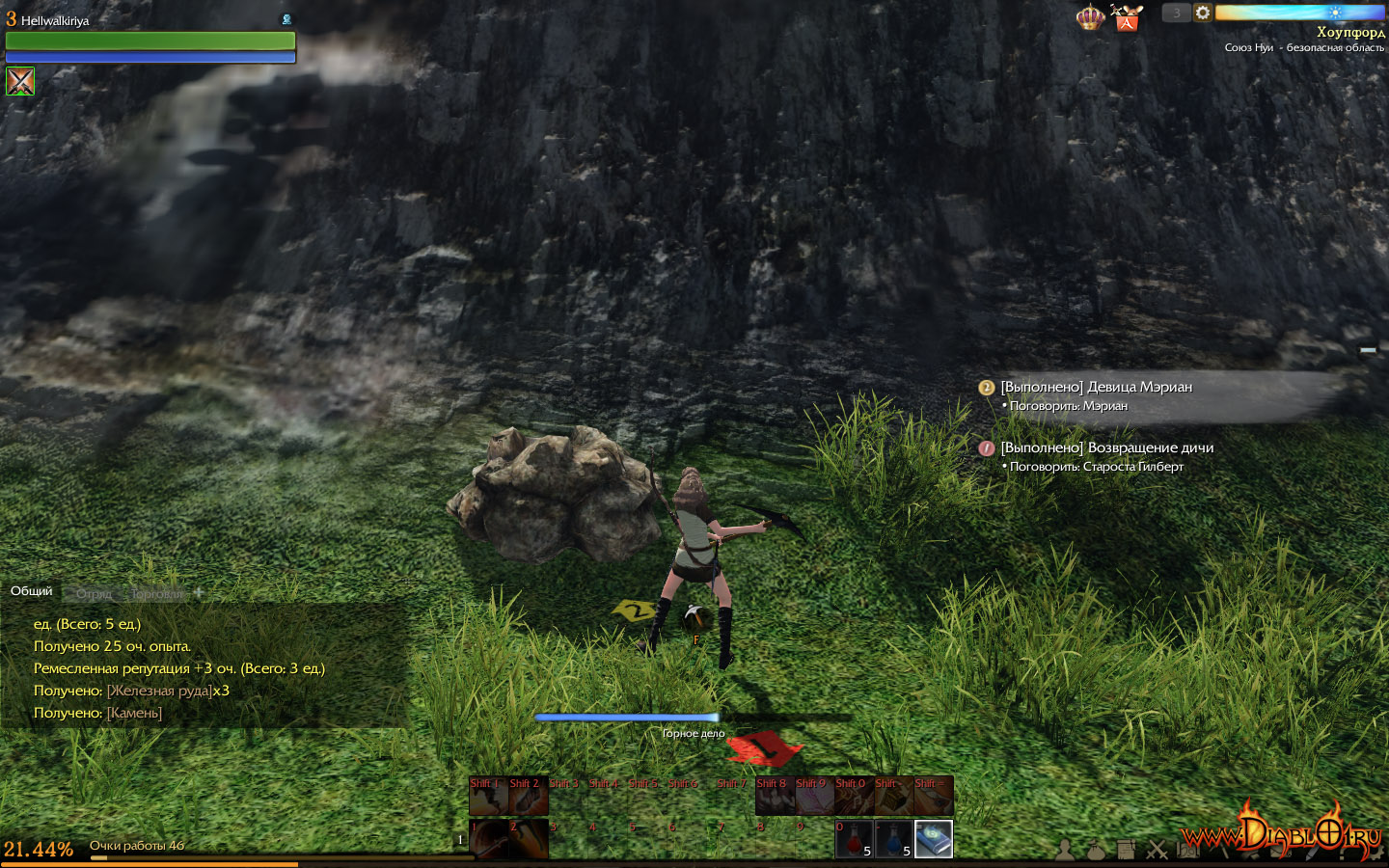Image resolution: width=1389 pixels, height=868 pixels.
Task: Open the Девица Мэриан quest tracker entry
Action: (1096, 387)
